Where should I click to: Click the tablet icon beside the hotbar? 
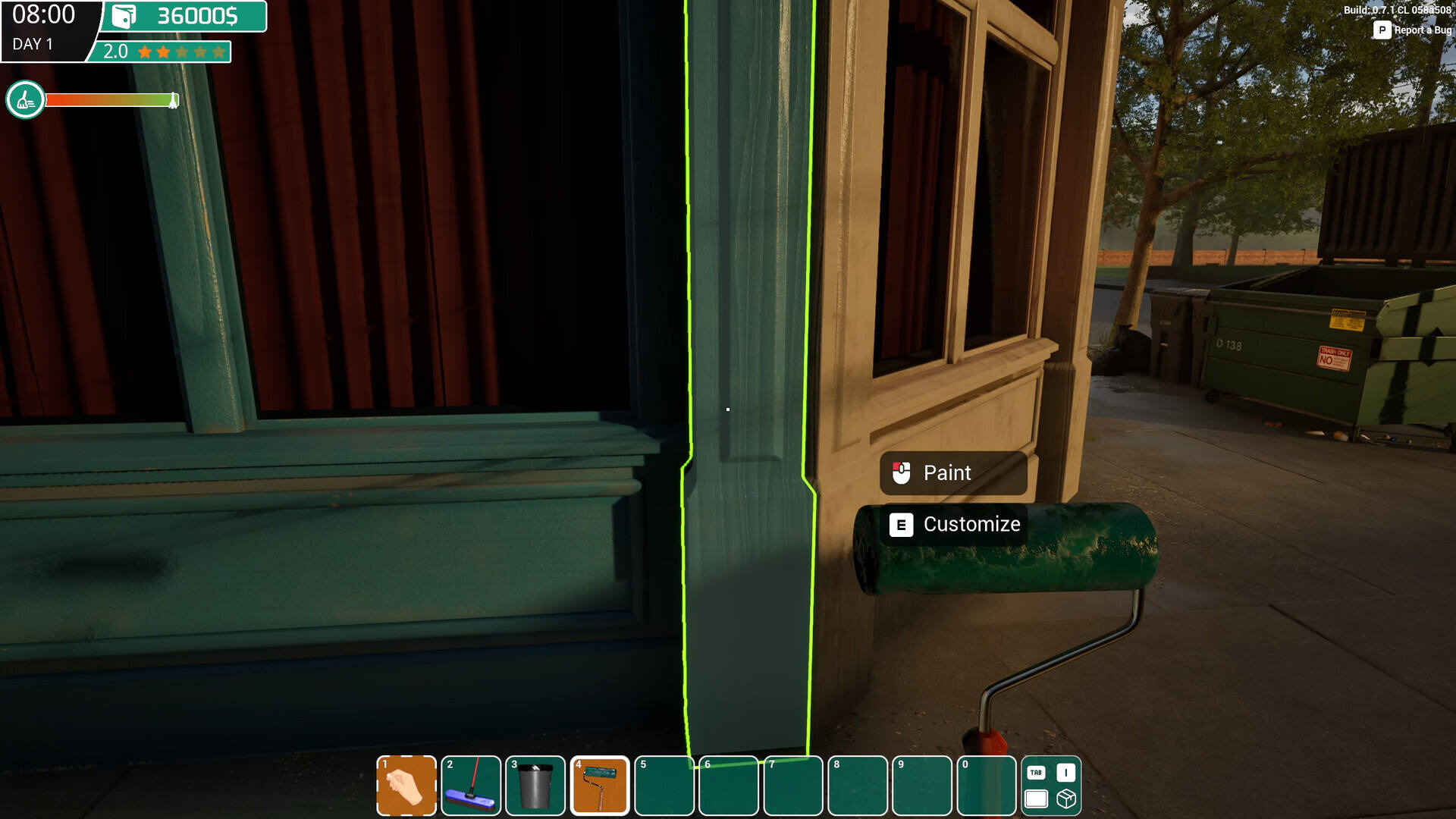coord(1036,799)
